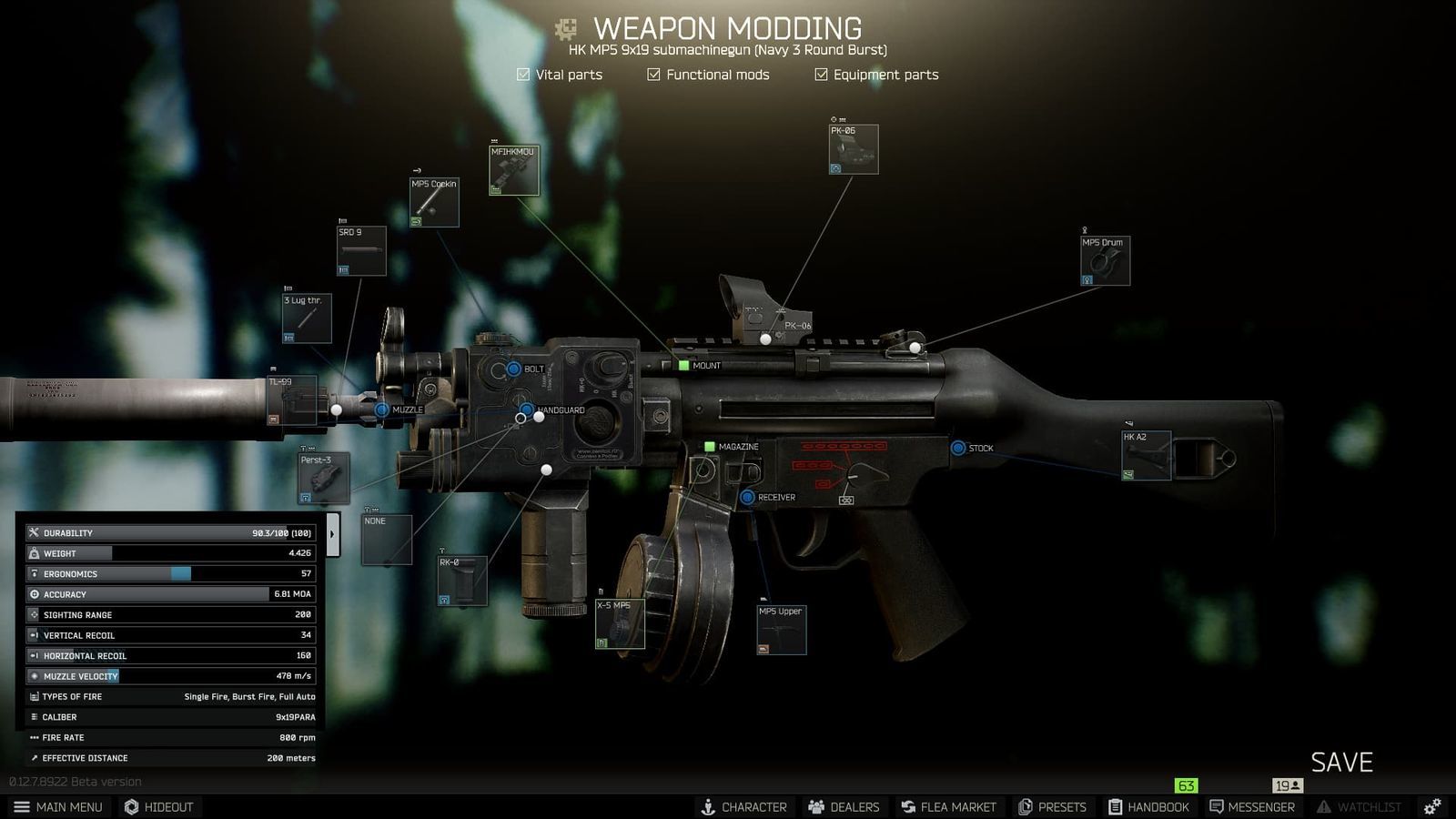This screenshot has height=819, width=1456.
Task: Disable the Equipment parts checkbox
Action: click(x=820, y=75)
